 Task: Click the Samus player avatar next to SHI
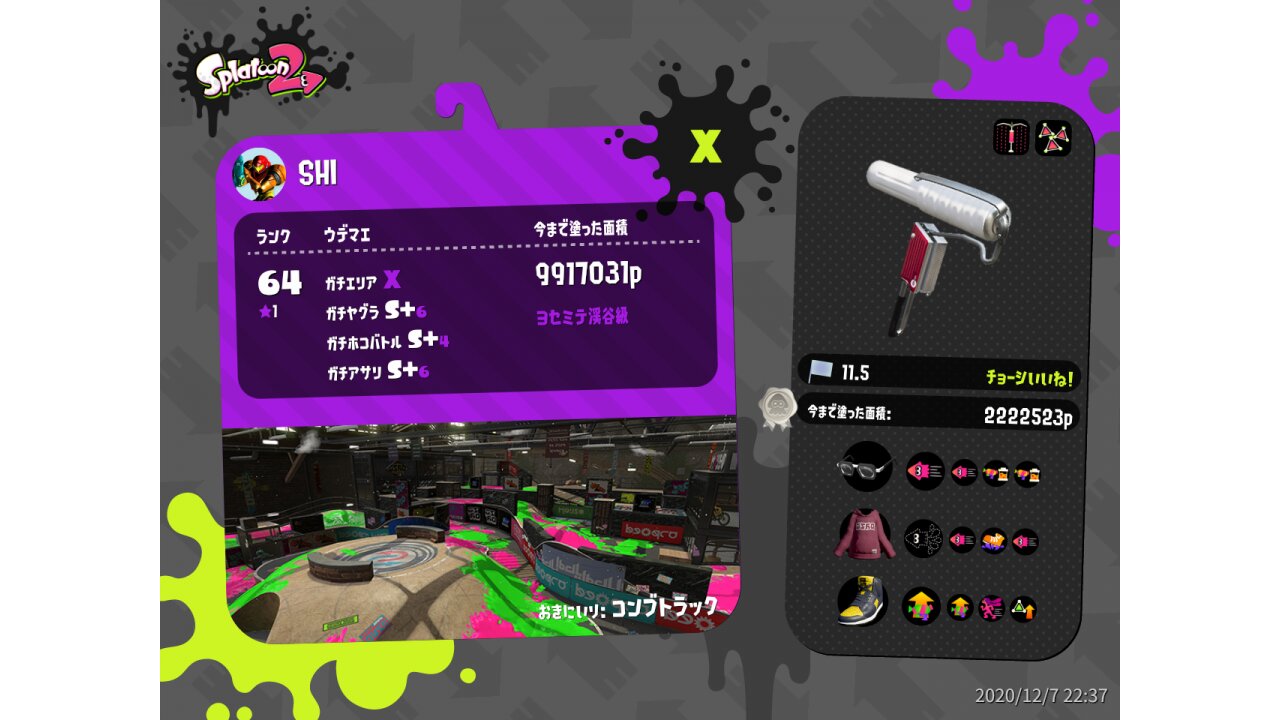[259, 174]
